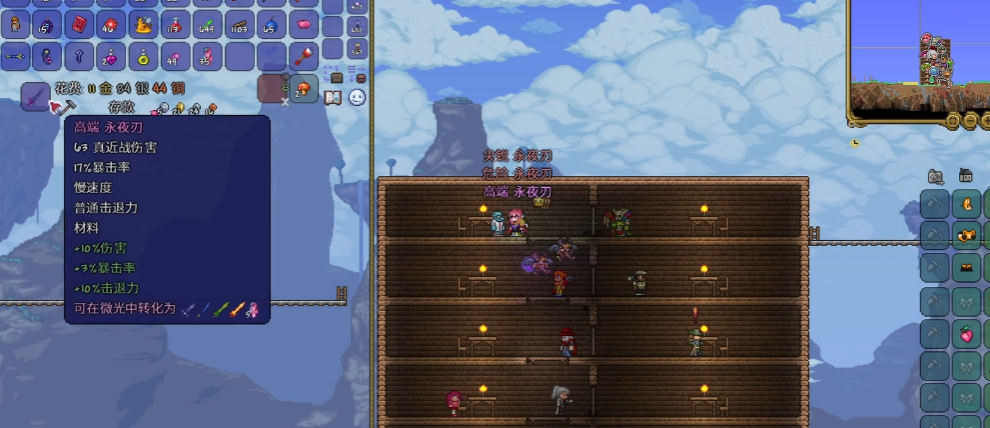This screenshot has height=428, width=990.
Task: Select the blue bomb stack of 65
Action: (272, 24)
